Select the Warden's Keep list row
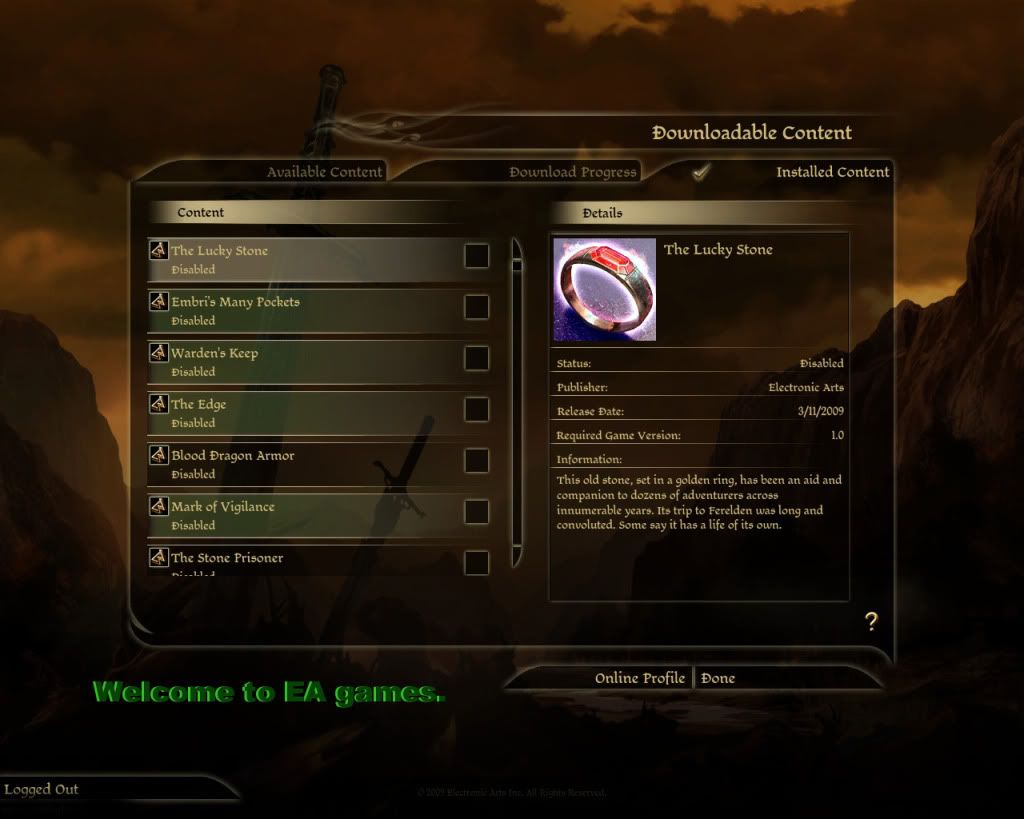 [300, 361]
